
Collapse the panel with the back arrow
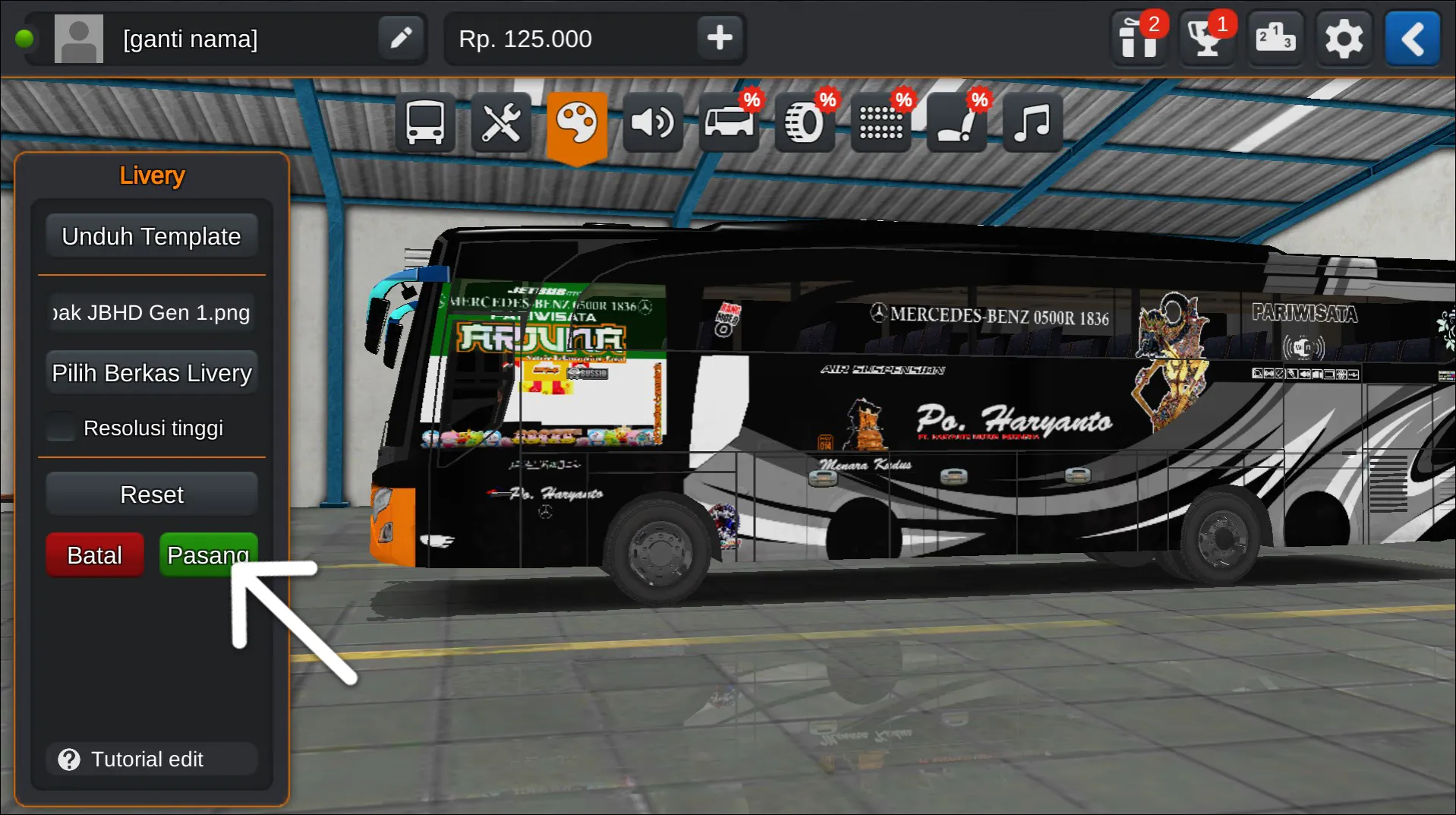click(x=1413, y=38)
